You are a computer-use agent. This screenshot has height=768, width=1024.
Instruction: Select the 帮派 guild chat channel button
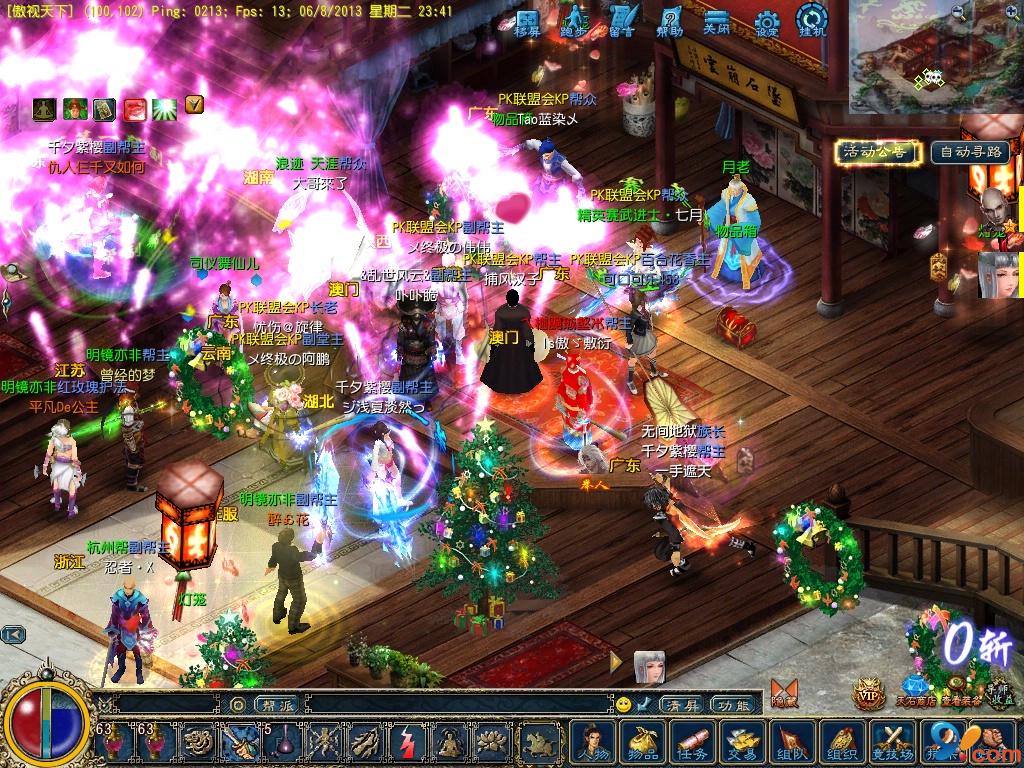277,704
